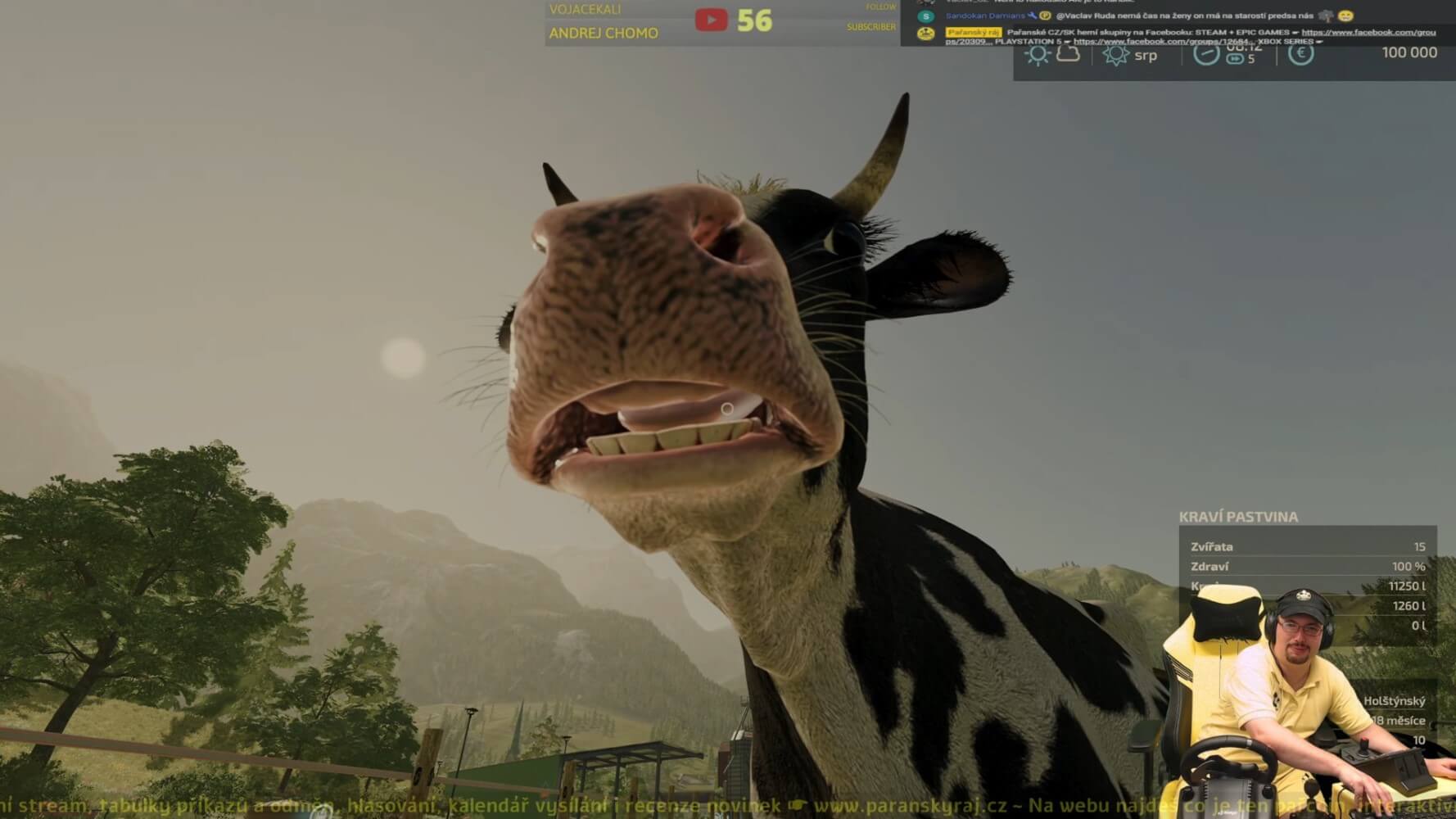Click the clock icon in the HUD
1456x819 pixels.
pyautogui.click(x=1205, y=54)
